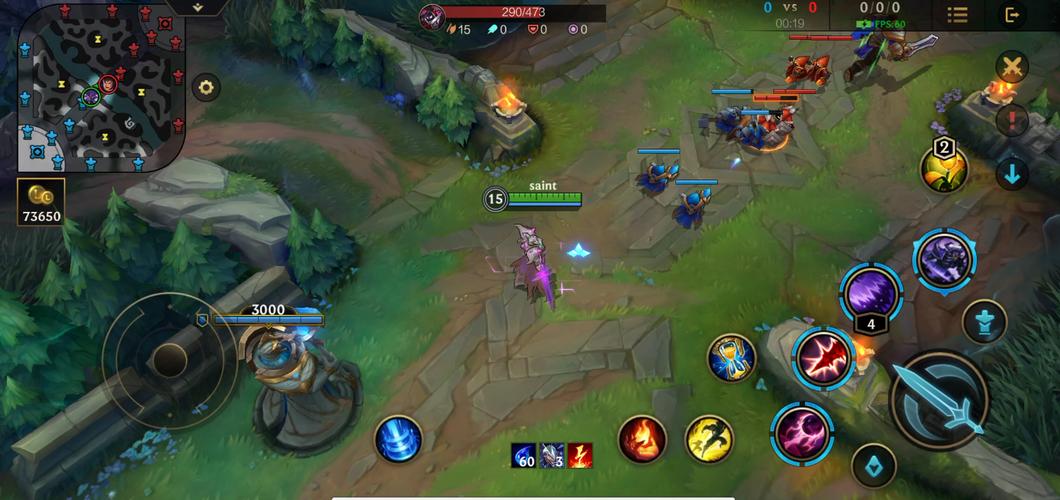Tap the minion targeting button
Viewport: 1060px width, 500px height.
(873, 465)
